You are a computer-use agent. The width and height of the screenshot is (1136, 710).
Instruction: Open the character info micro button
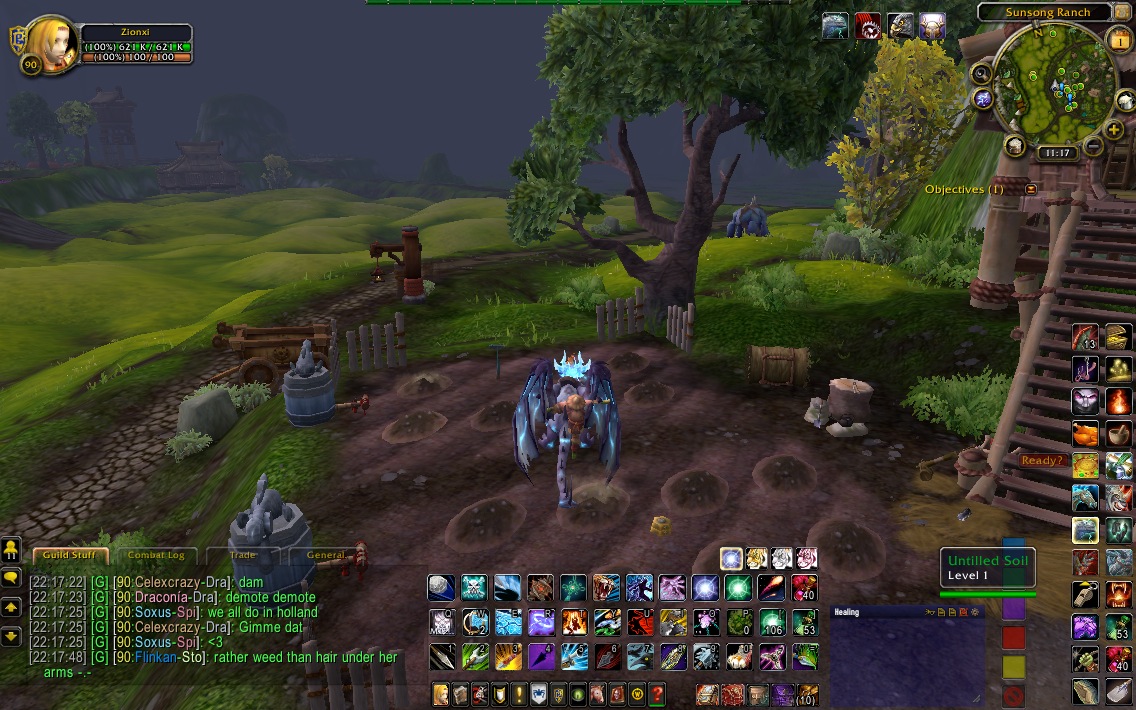tap(441, 693)
